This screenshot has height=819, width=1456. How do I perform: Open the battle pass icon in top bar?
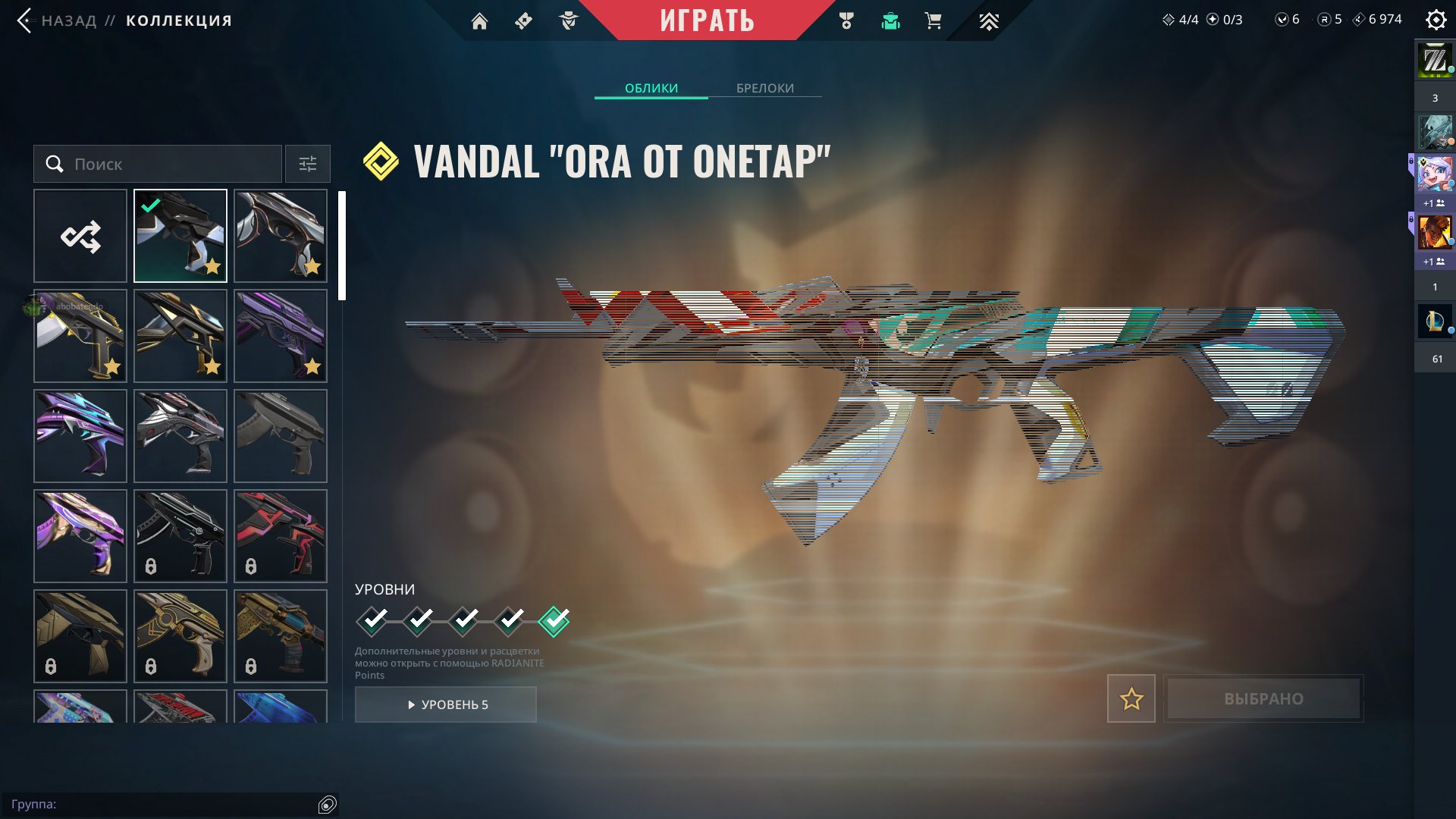tap(523, 21)
